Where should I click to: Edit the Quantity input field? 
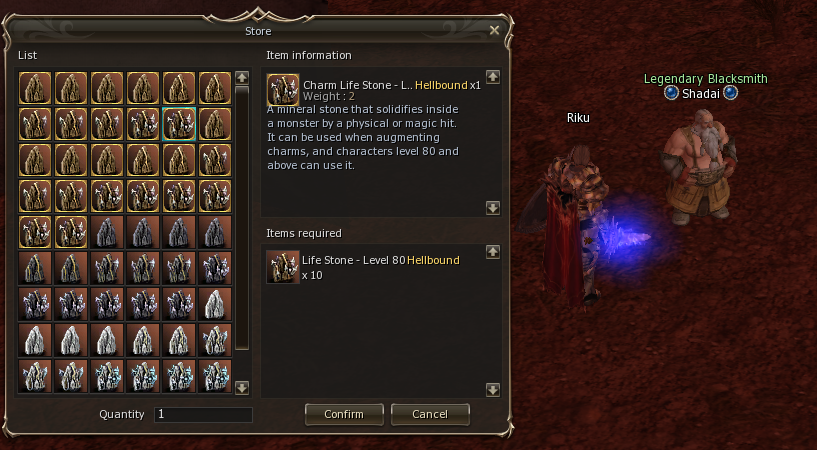[203, 414]
